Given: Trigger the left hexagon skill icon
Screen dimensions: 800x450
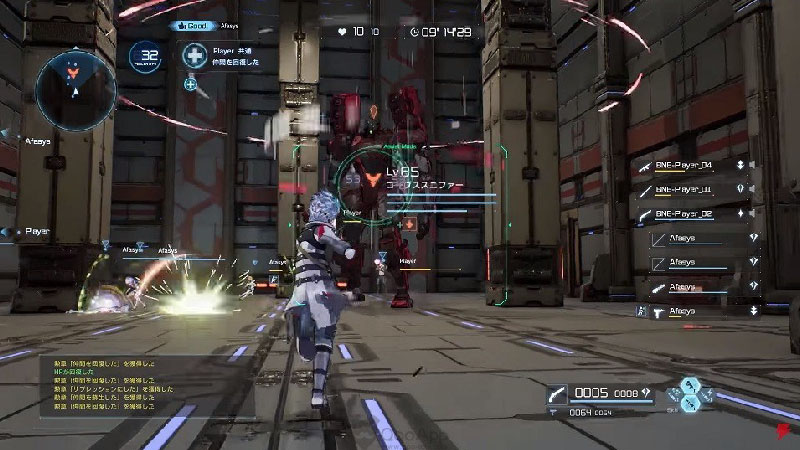Looking at the screenshot, I should tap(675, 393).
